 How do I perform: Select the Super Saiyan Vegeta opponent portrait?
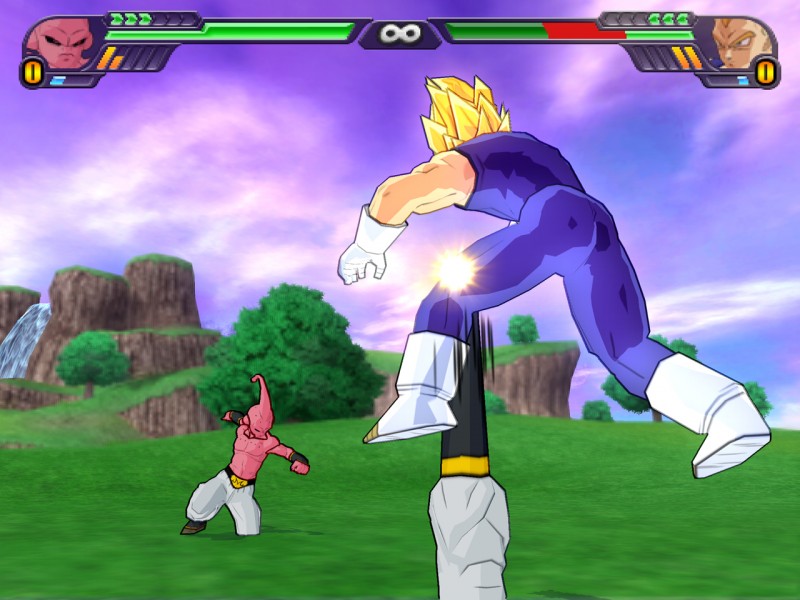(x=741, y=42)
